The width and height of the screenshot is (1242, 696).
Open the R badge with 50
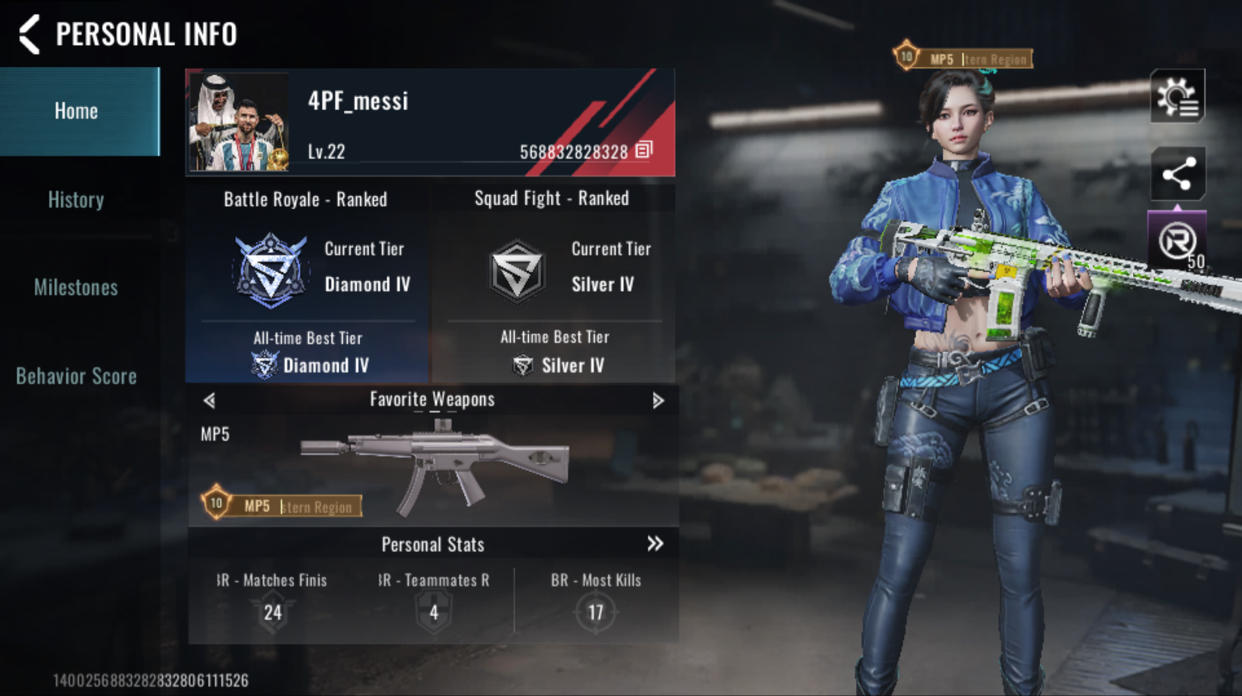(1177, 241)
